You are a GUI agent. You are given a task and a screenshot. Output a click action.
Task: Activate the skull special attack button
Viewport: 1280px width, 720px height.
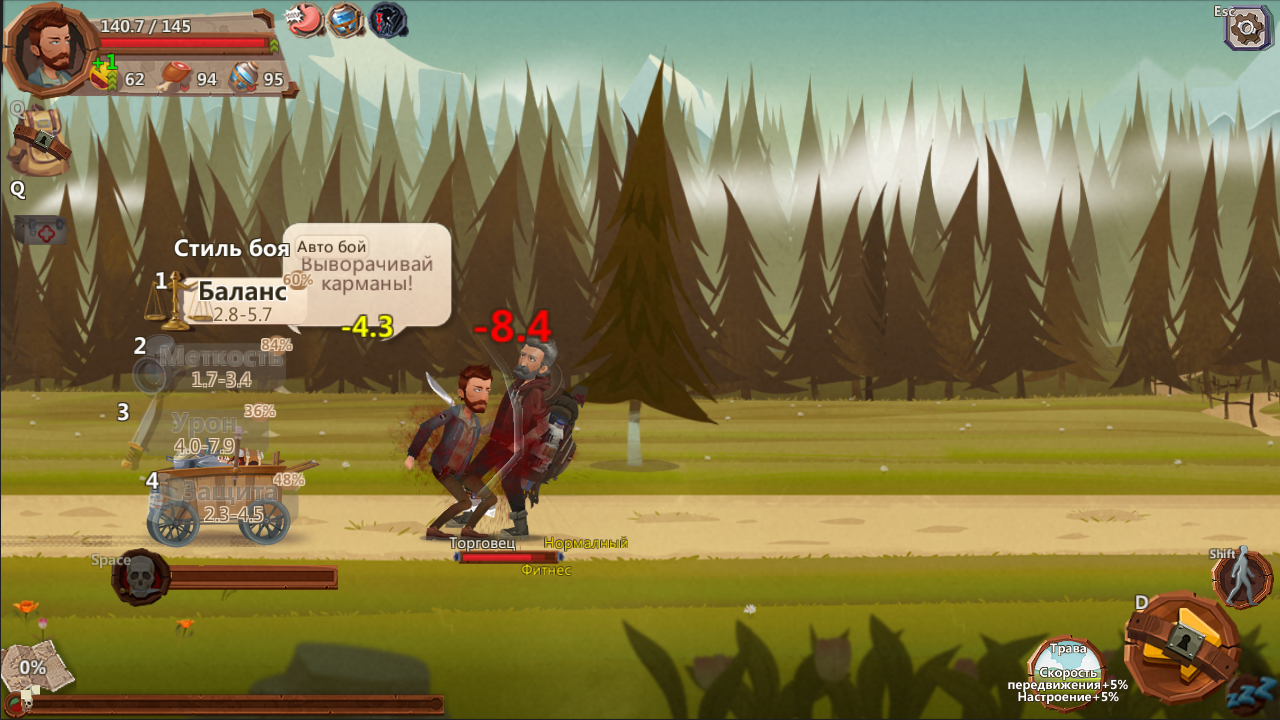[x=141, y=577]
